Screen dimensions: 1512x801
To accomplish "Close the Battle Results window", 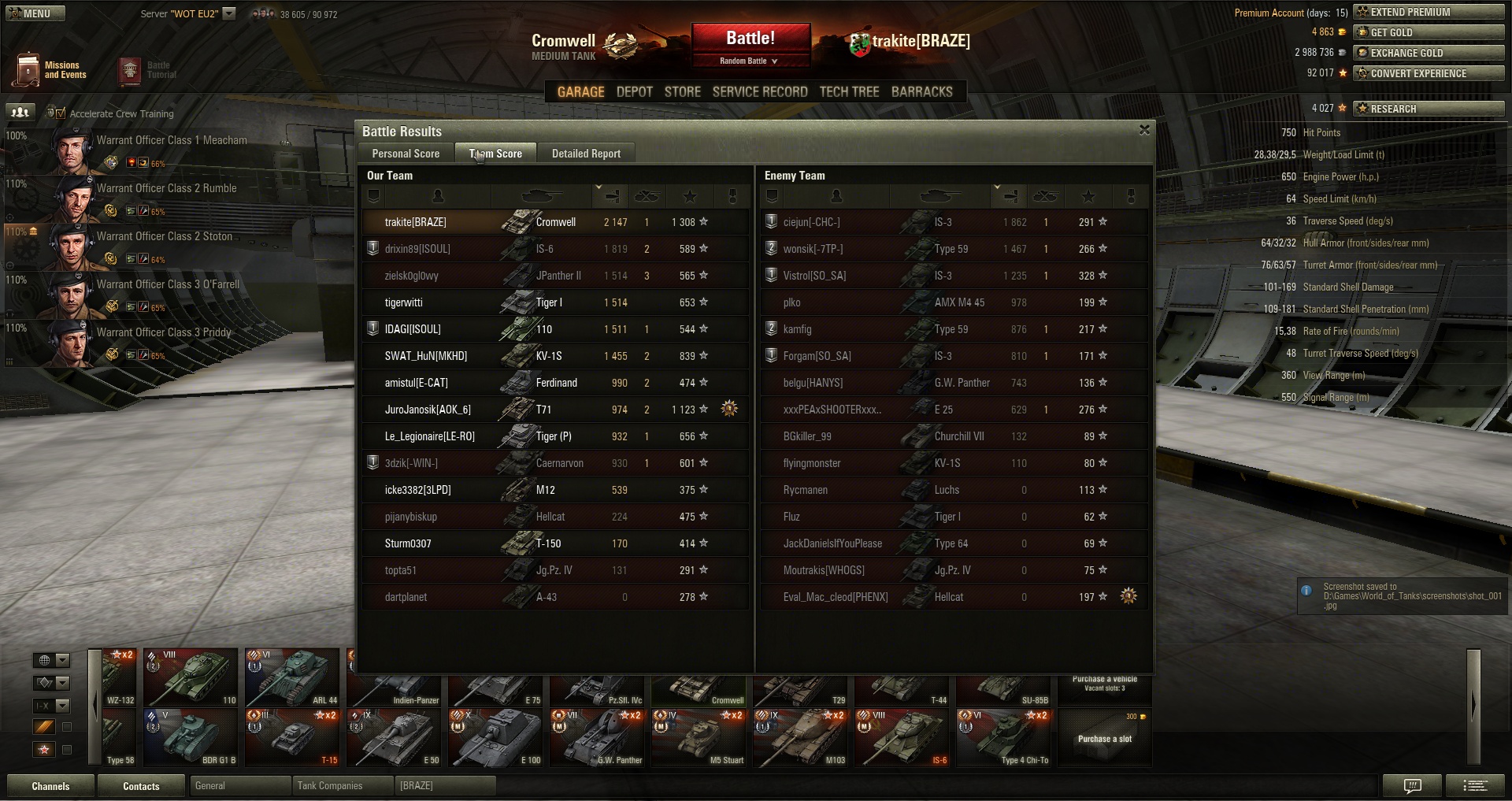I will pos(1144,130).
